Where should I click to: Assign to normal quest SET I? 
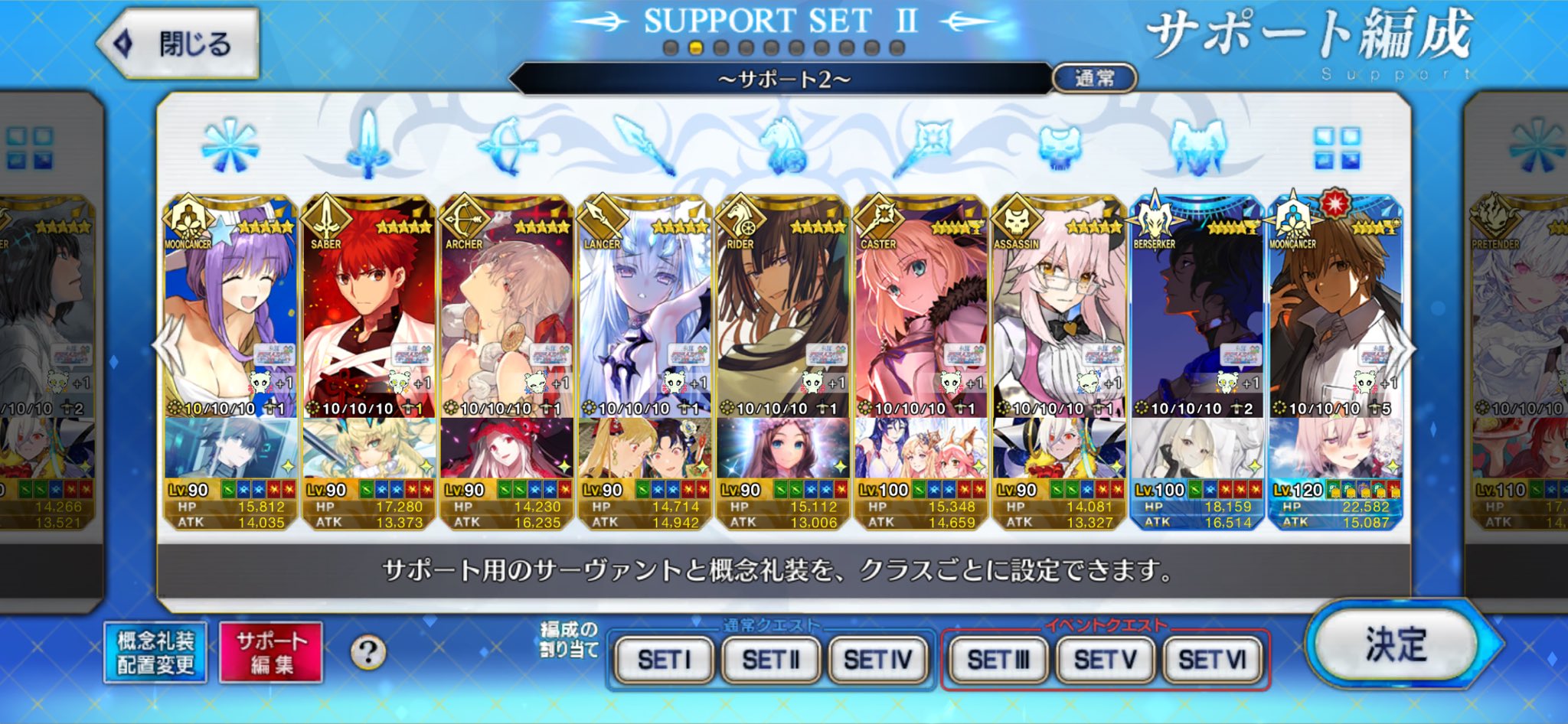tap(664, 659)
